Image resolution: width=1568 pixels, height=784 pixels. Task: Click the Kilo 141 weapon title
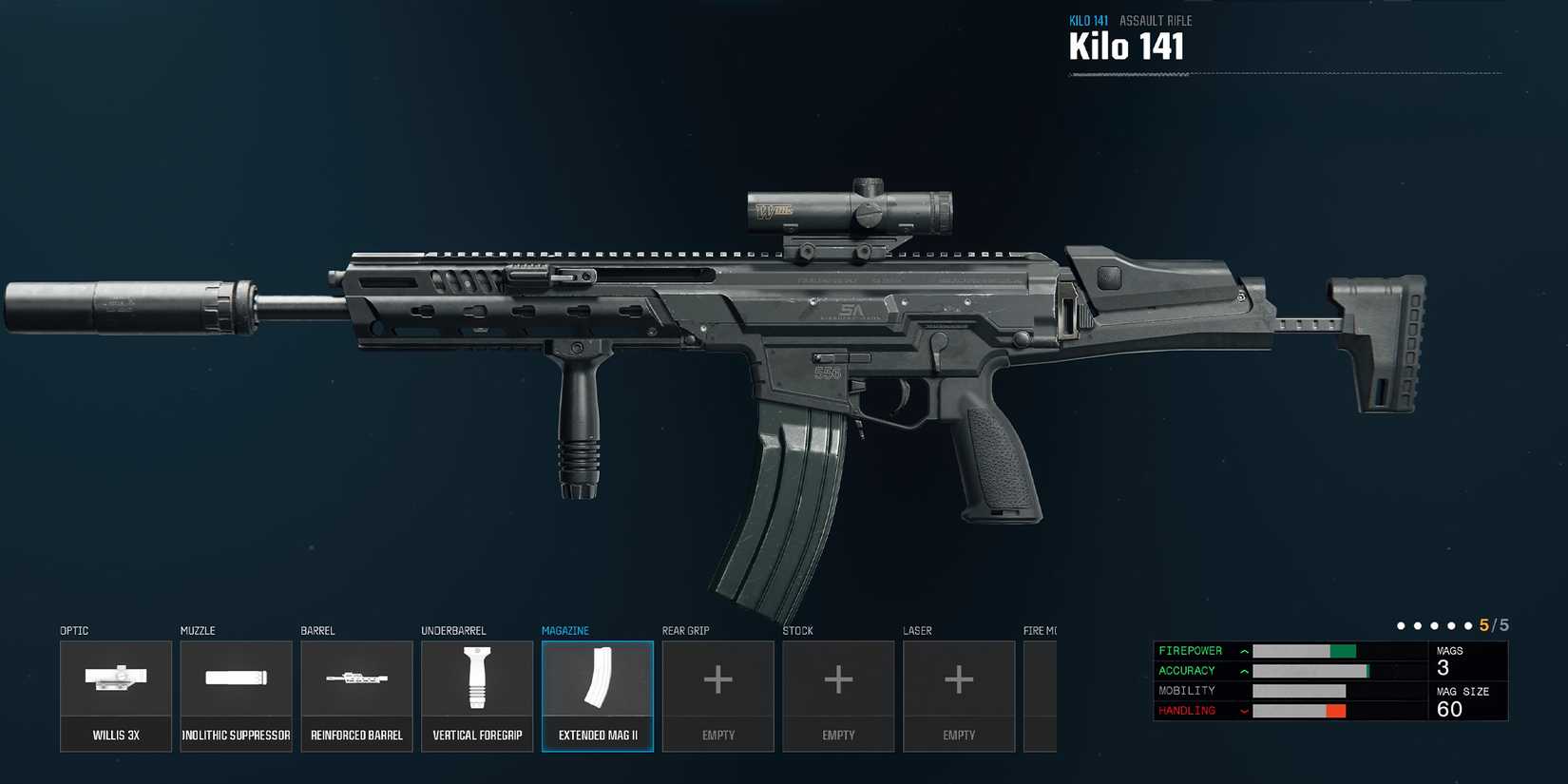click(1126, 46)
